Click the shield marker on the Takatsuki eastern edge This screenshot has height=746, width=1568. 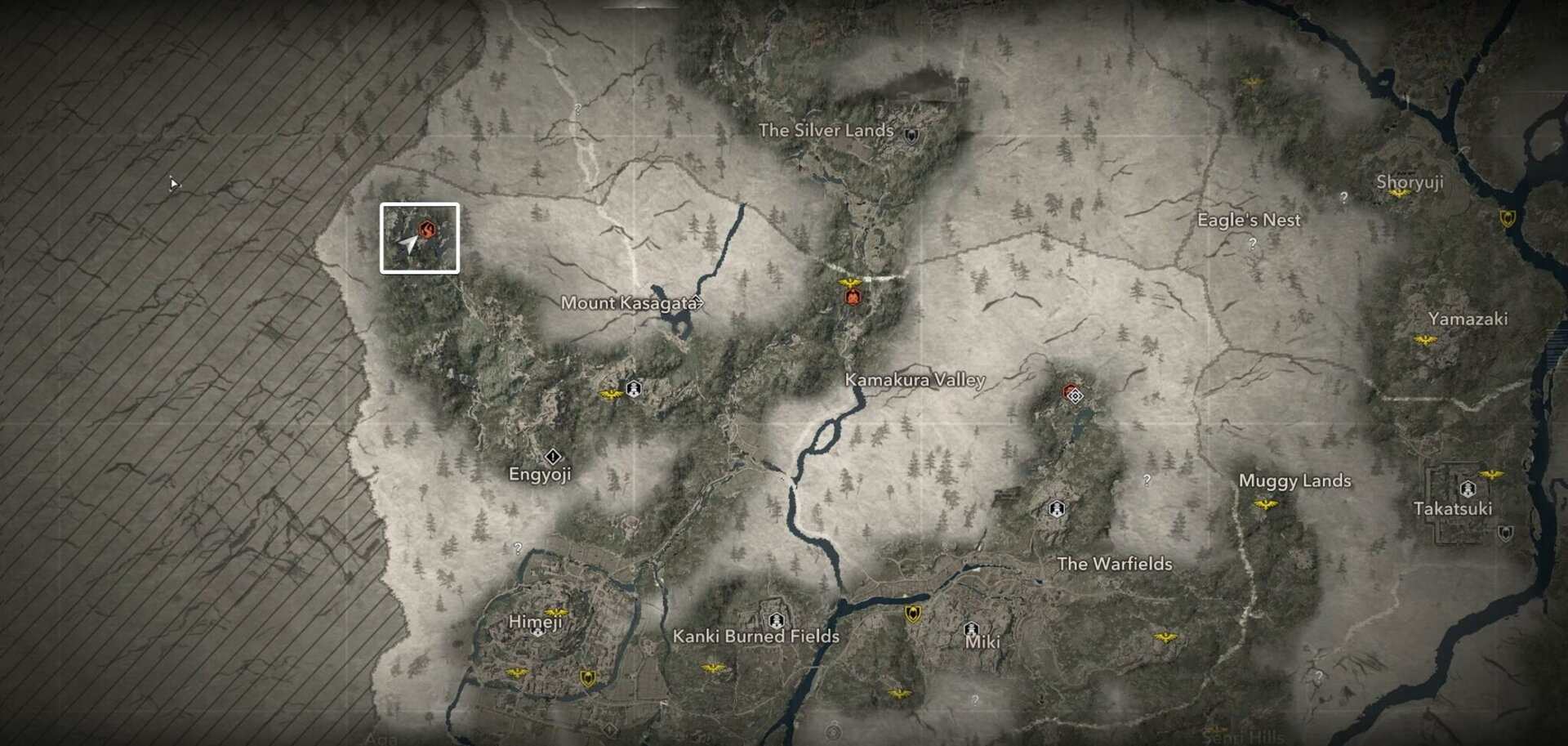[x=1507, y=534]
